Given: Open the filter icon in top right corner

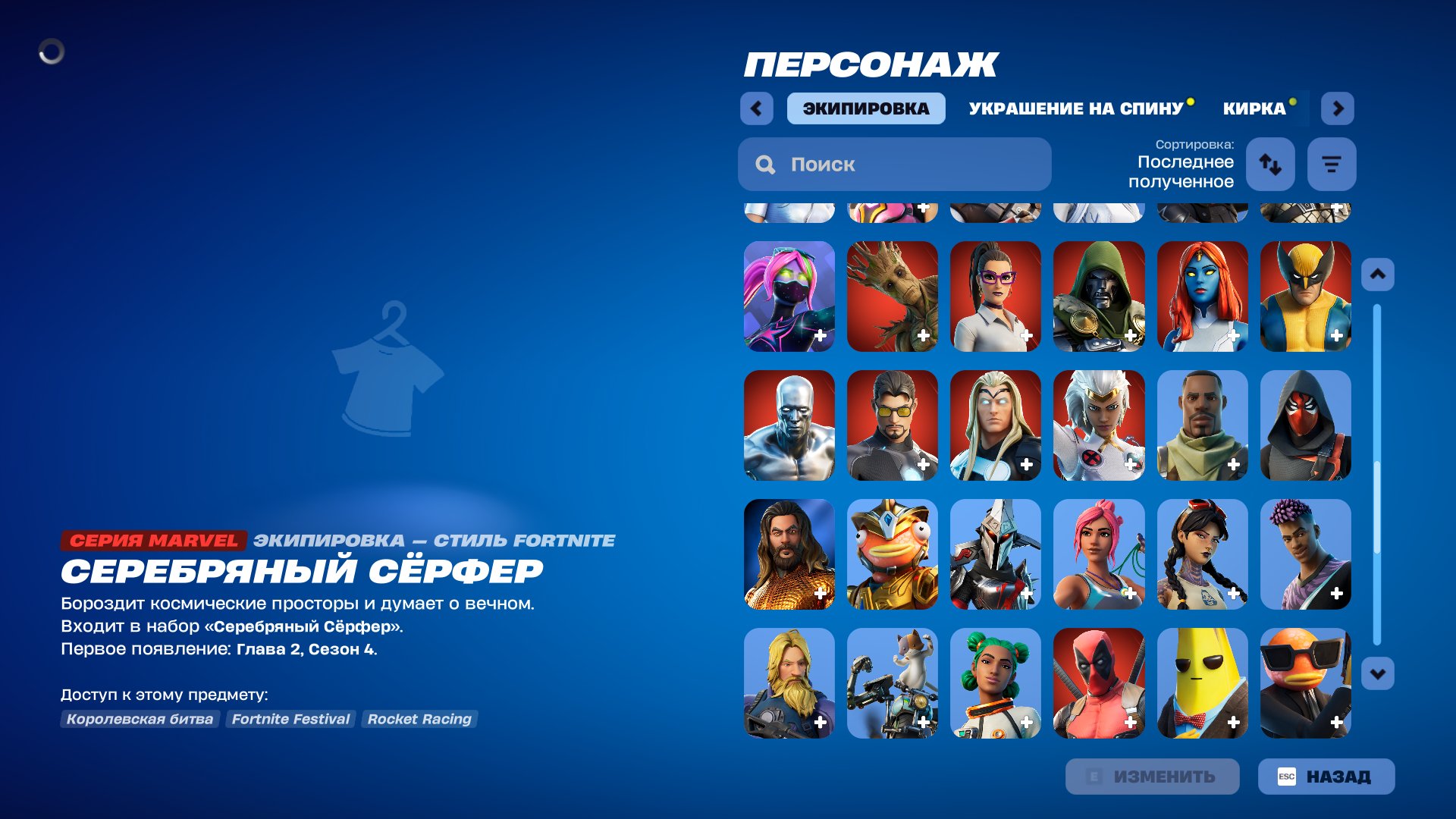Looking at the screenshot, I should tap(1332, 164).
